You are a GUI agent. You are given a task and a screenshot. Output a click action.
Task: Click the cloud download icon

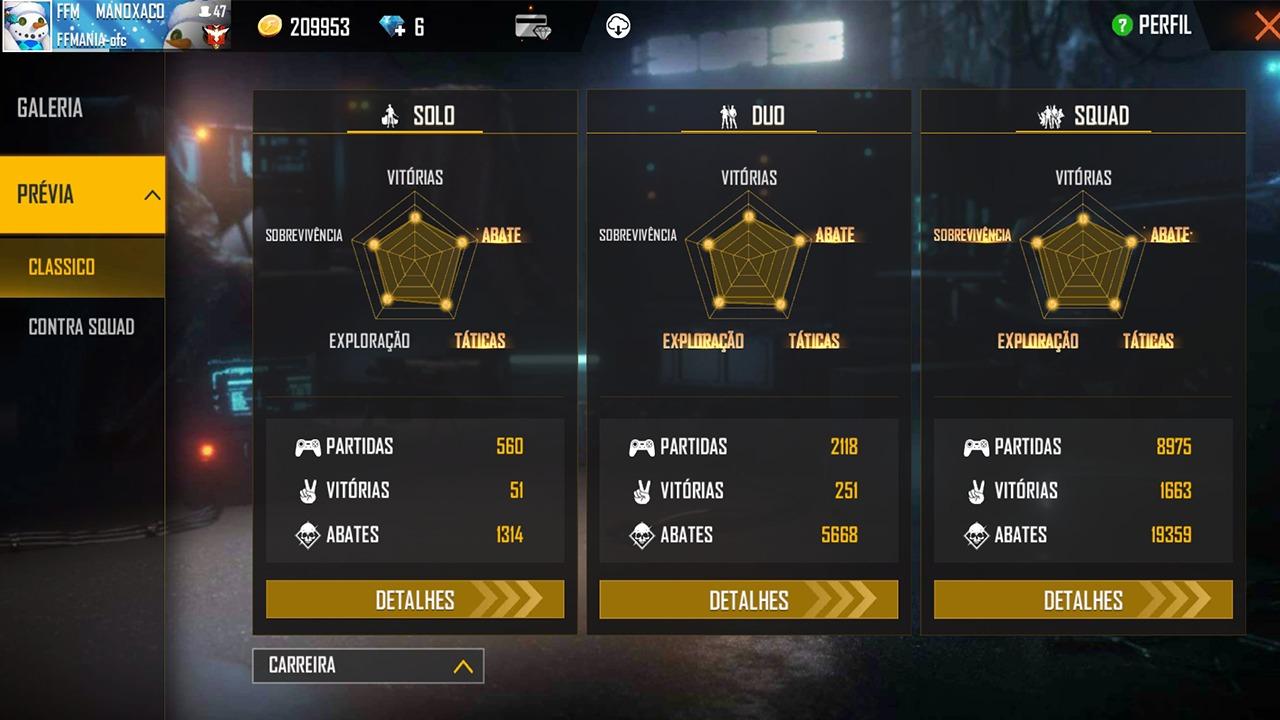coord(618,26)
